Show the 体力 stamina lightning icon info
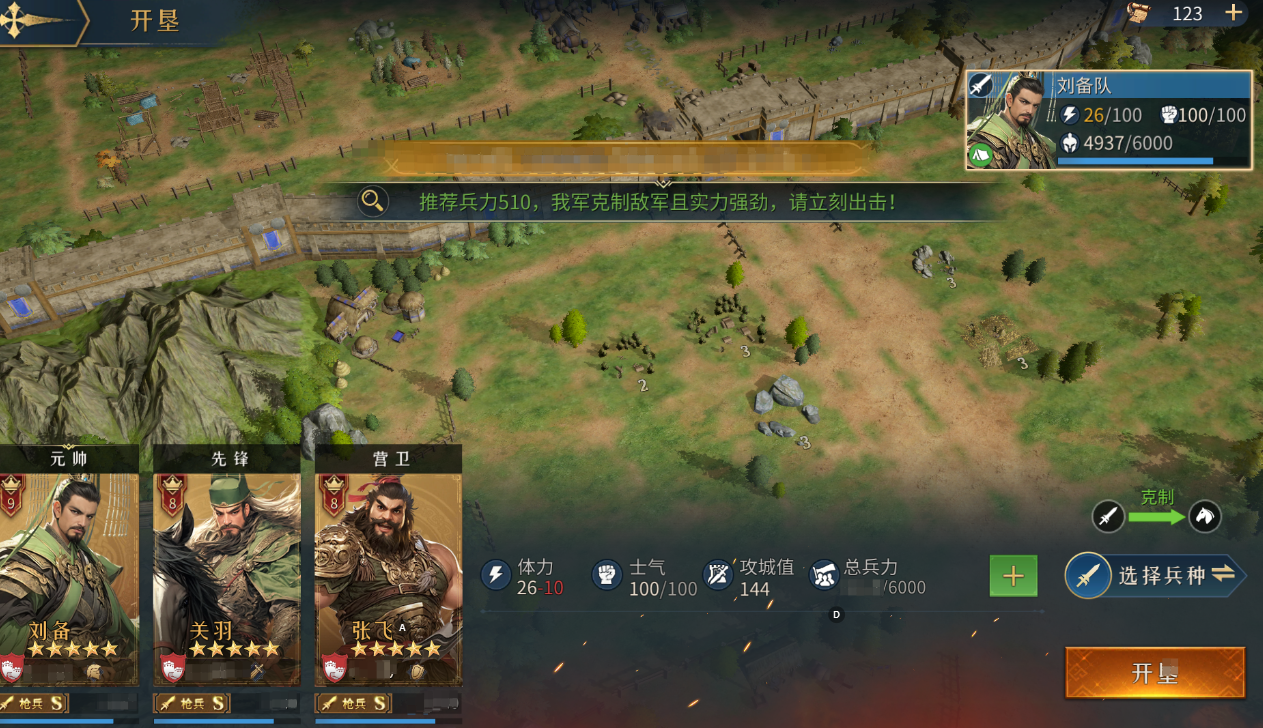The width and height of the screenshot is (1263, 728). [496, 574]
